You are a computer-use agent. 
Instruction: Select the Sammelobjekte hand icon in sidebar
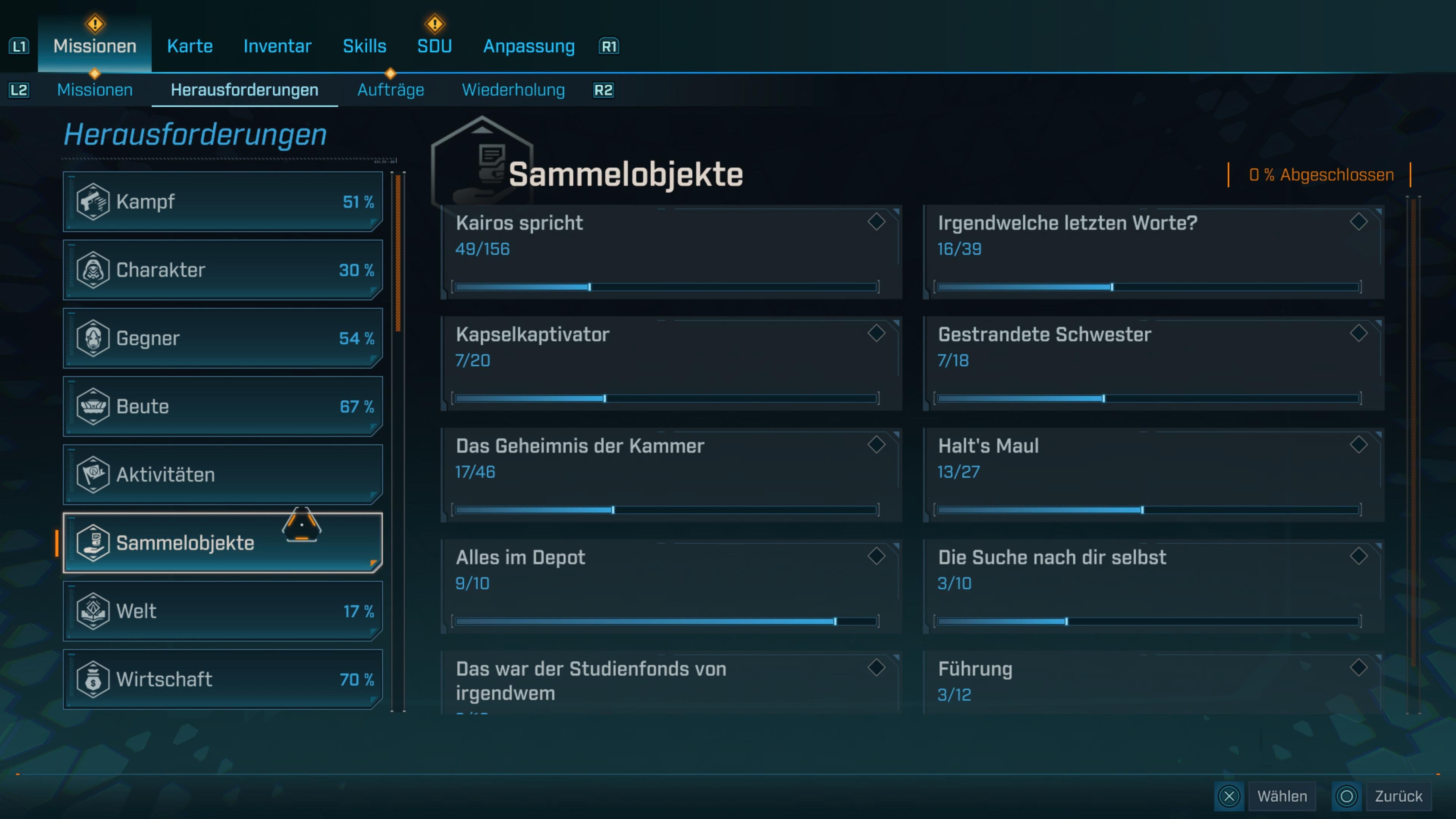coord(94,543)
